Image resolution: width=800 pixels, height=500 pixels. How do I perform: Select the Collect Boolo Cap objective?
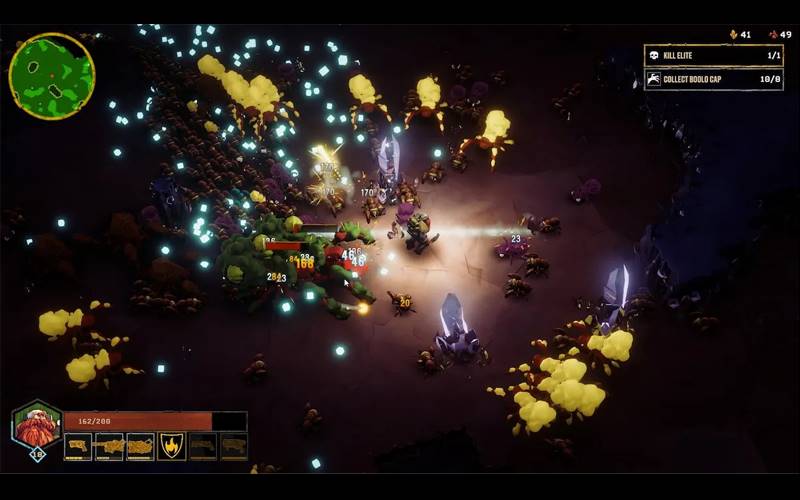(x=712, y=79)
